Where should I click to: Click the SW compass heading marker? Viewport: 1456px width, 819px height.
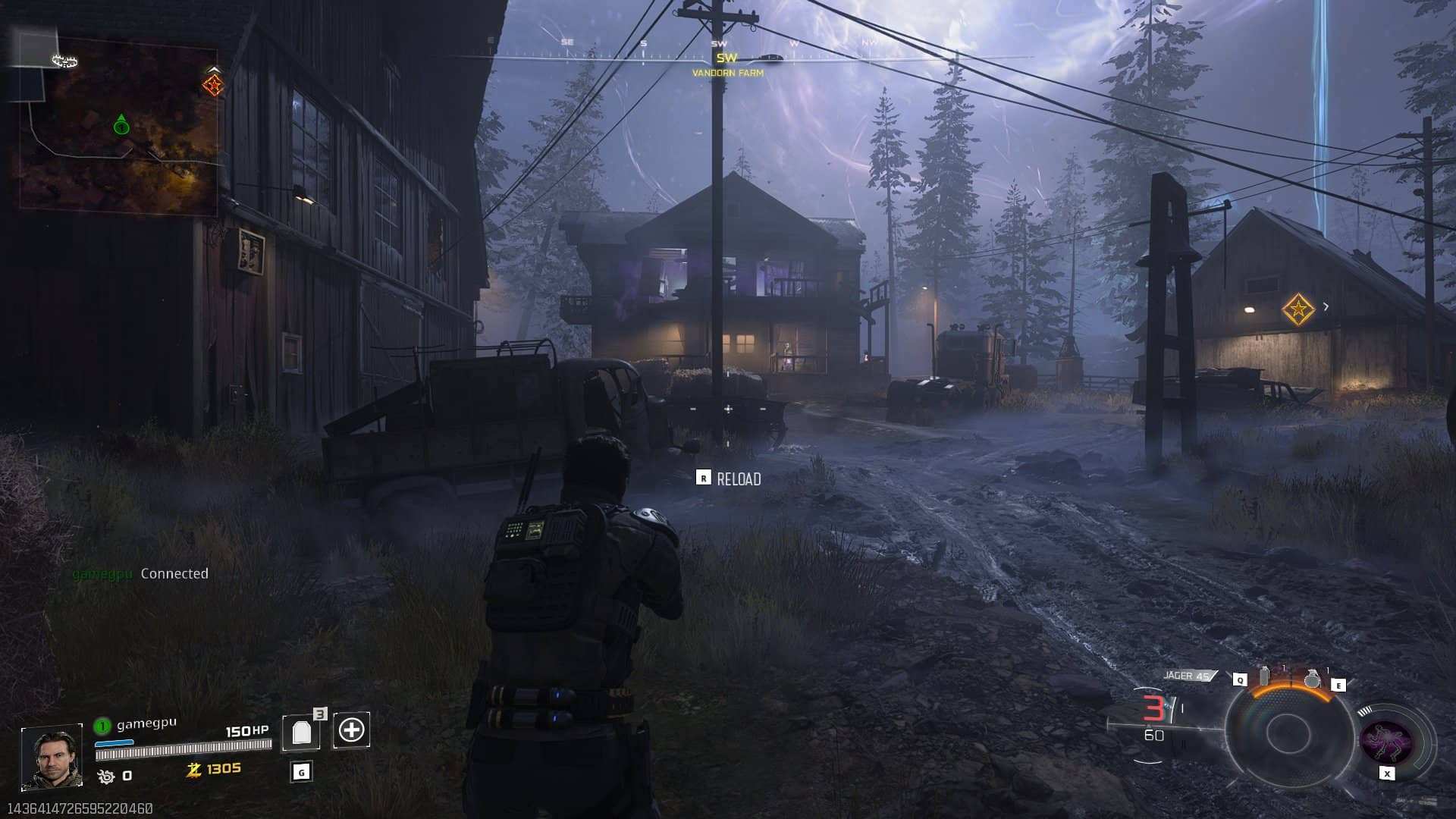pos(726,58)
